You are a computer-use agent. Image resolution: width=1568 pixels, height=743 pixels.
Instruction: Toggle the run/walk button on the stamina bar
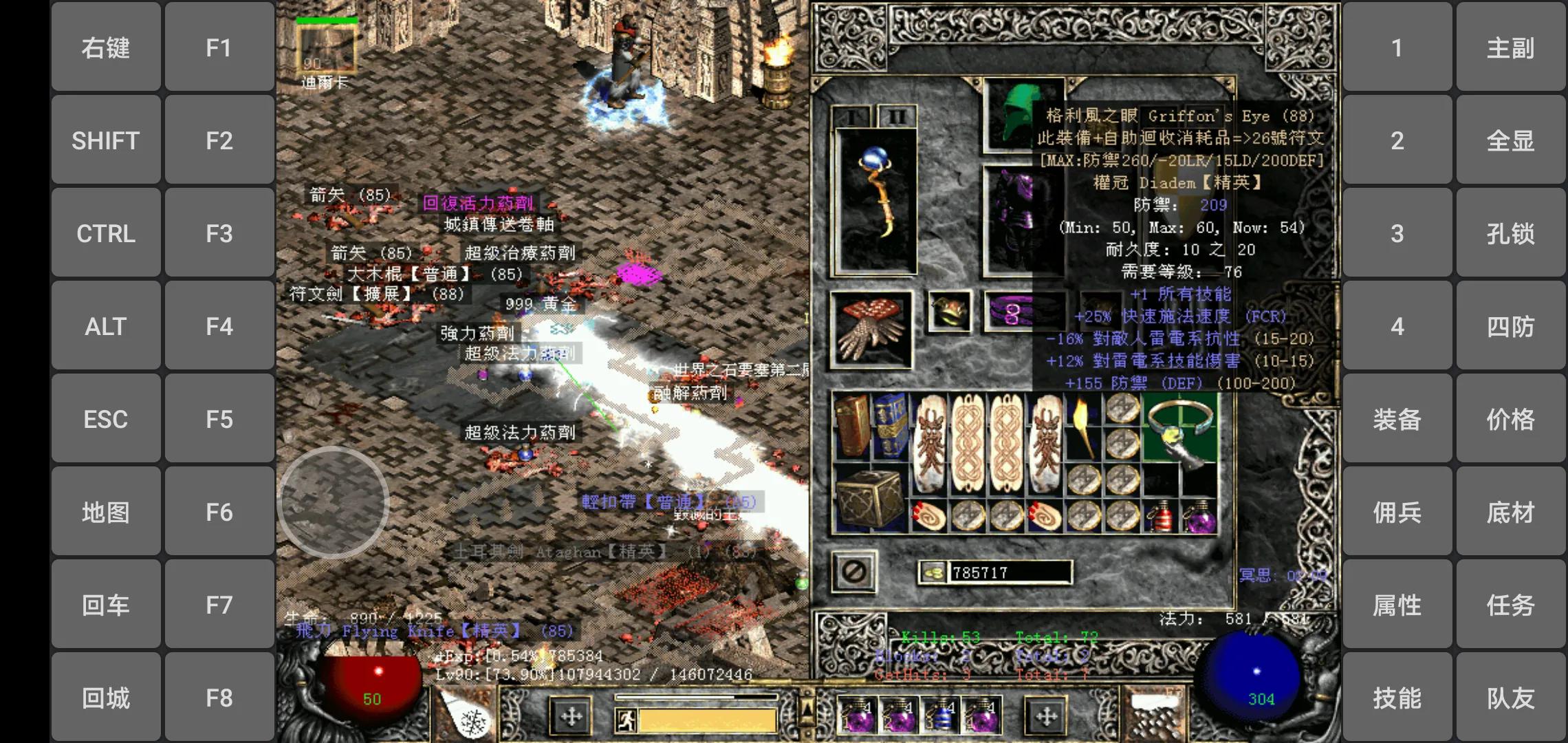[626, 720]
